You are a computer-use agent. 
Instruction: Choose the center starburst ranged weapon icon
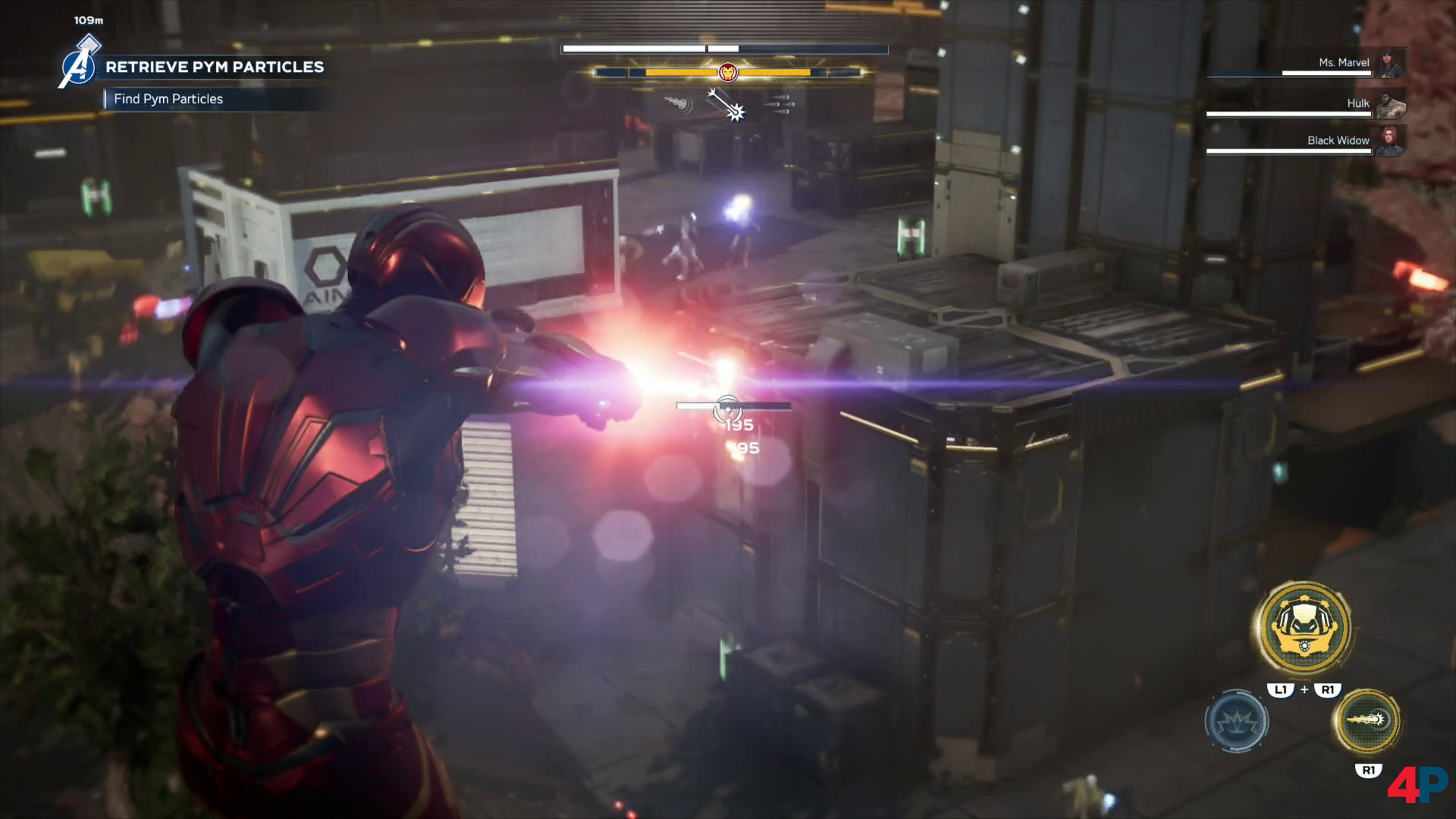pyautogui.click(x=726, y=105)
